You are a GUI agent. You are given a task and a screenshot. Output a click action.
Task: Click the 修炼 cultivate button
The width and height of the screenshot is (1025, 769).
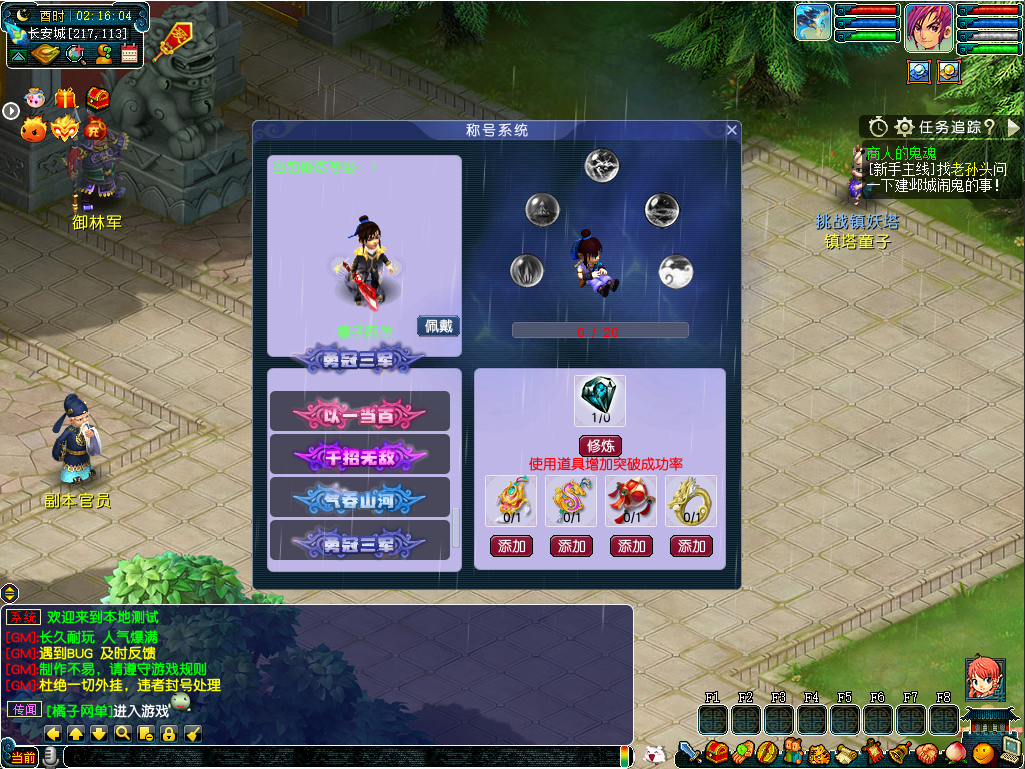600,446
